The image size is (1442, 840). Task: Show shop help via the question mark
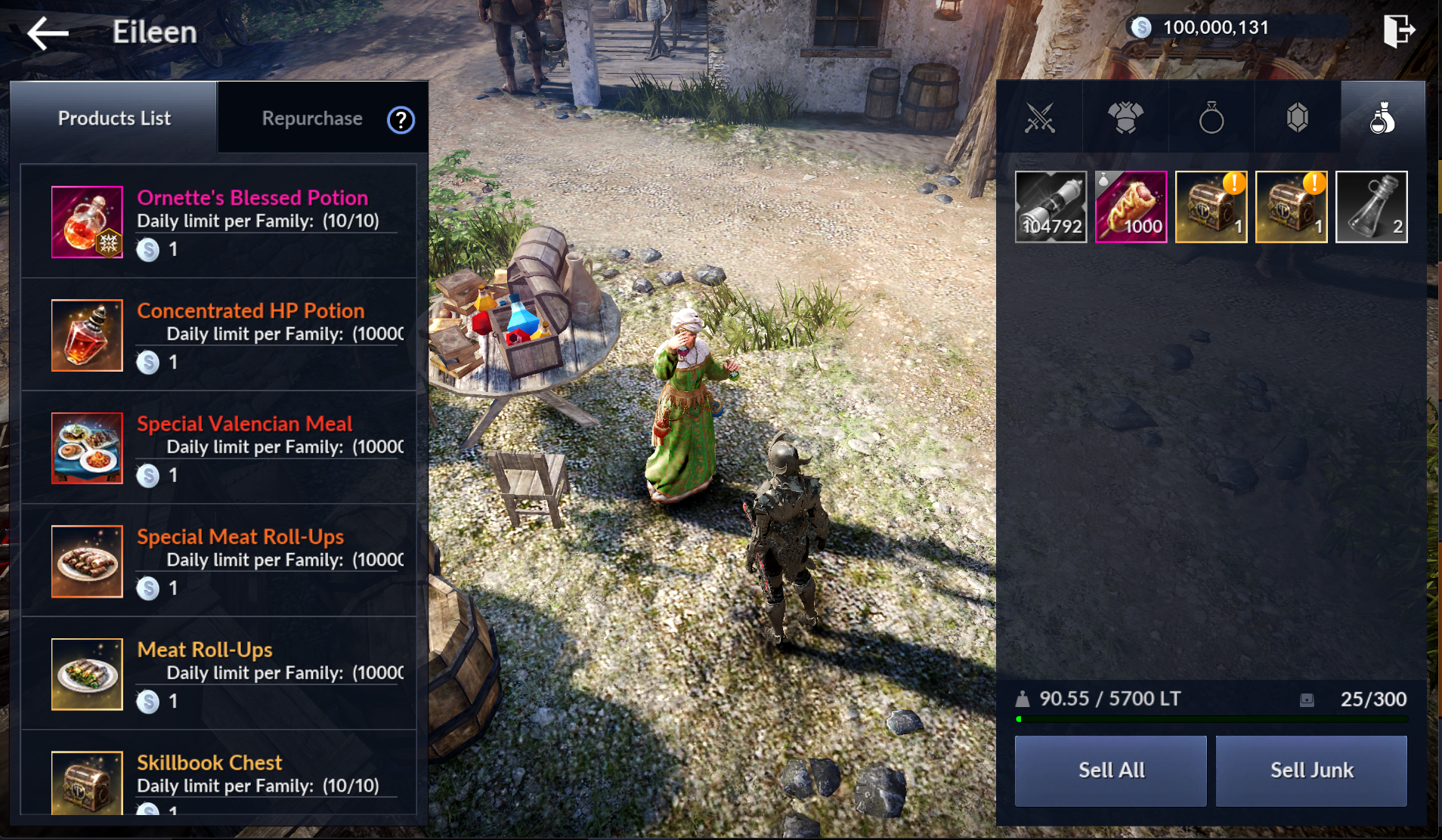tap(401, 120)
